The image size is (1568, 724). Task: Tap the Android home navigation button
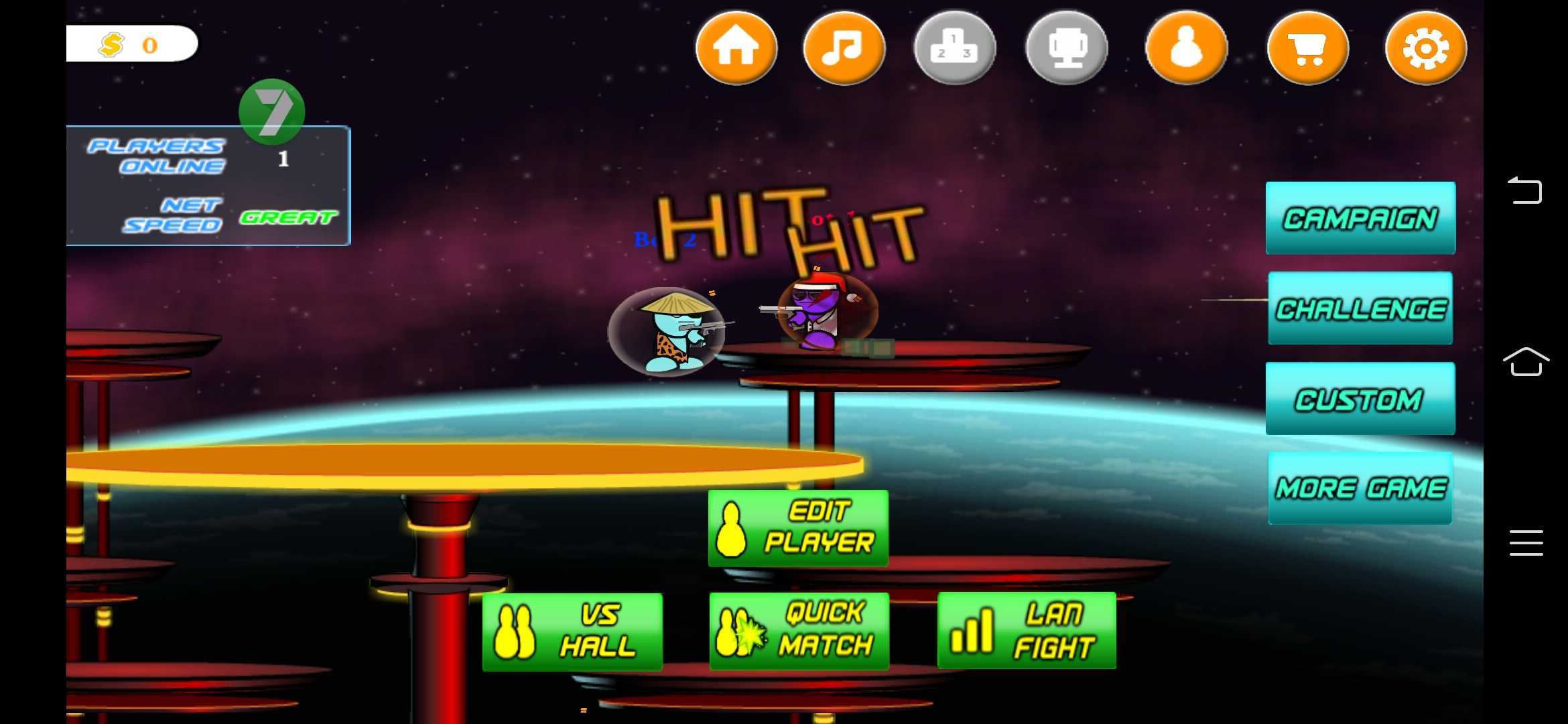pos(1526,362)
